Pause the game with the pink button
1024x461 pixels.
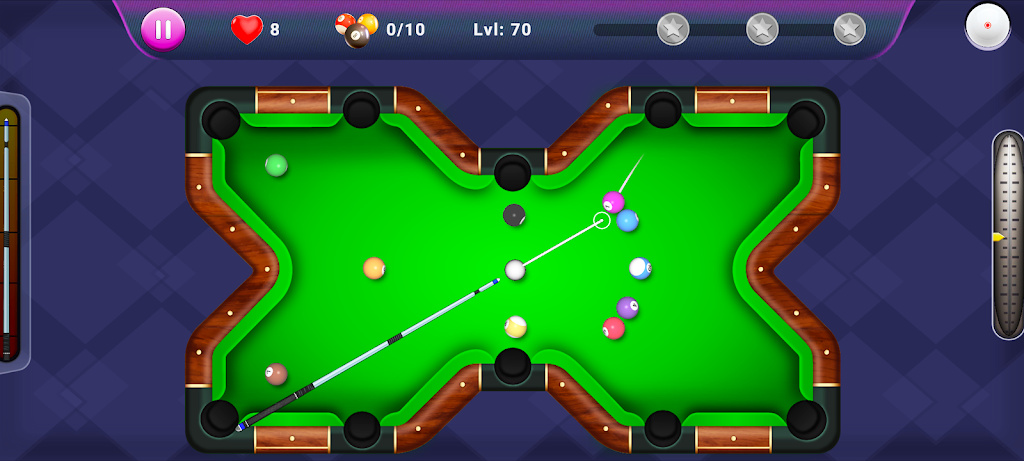pos(162,29)
